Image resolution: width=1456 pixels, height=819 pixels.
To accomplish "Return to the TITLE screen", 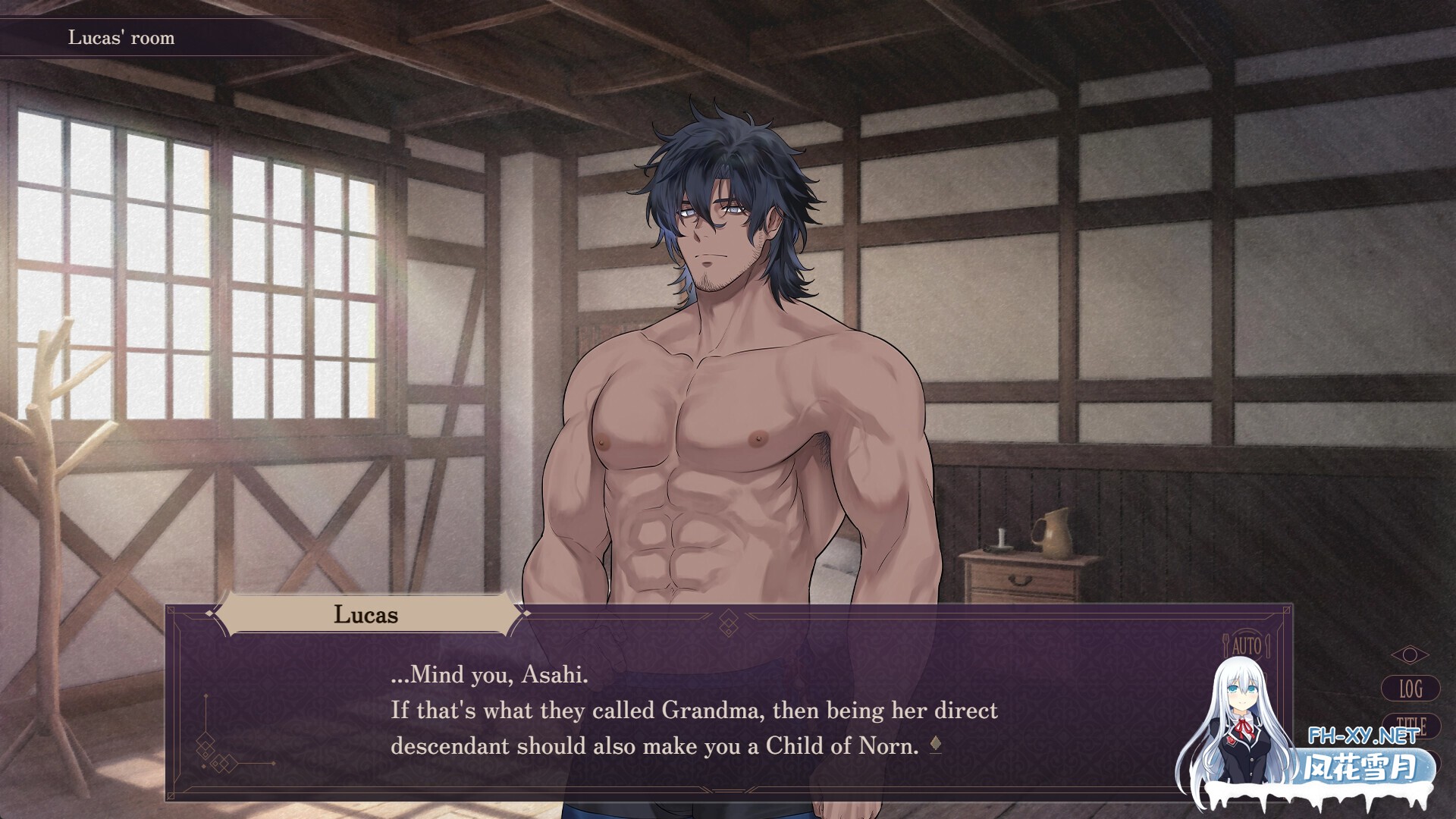I will tap(1411, 726).
